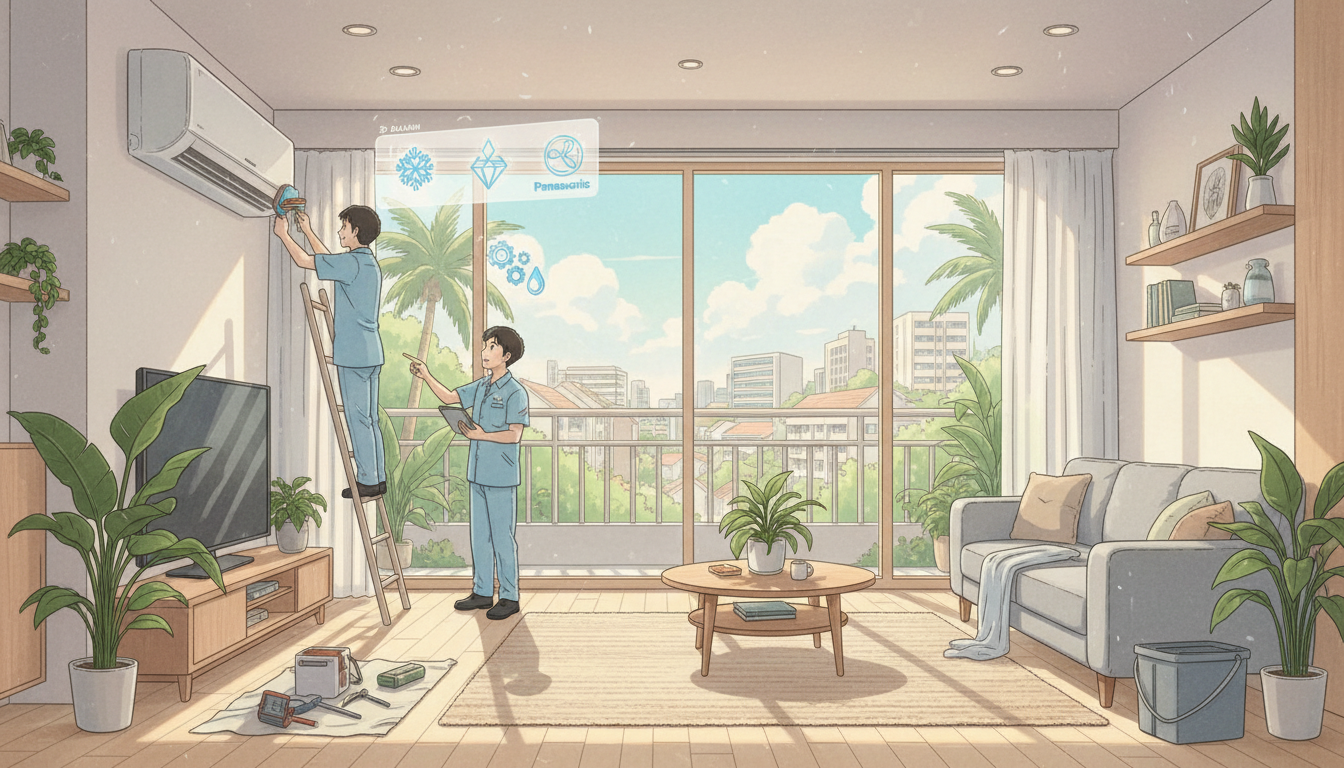Choose the diamond icon on the panel
The width and height of the screenshot is (1344, 768).
tap(488, 163)
